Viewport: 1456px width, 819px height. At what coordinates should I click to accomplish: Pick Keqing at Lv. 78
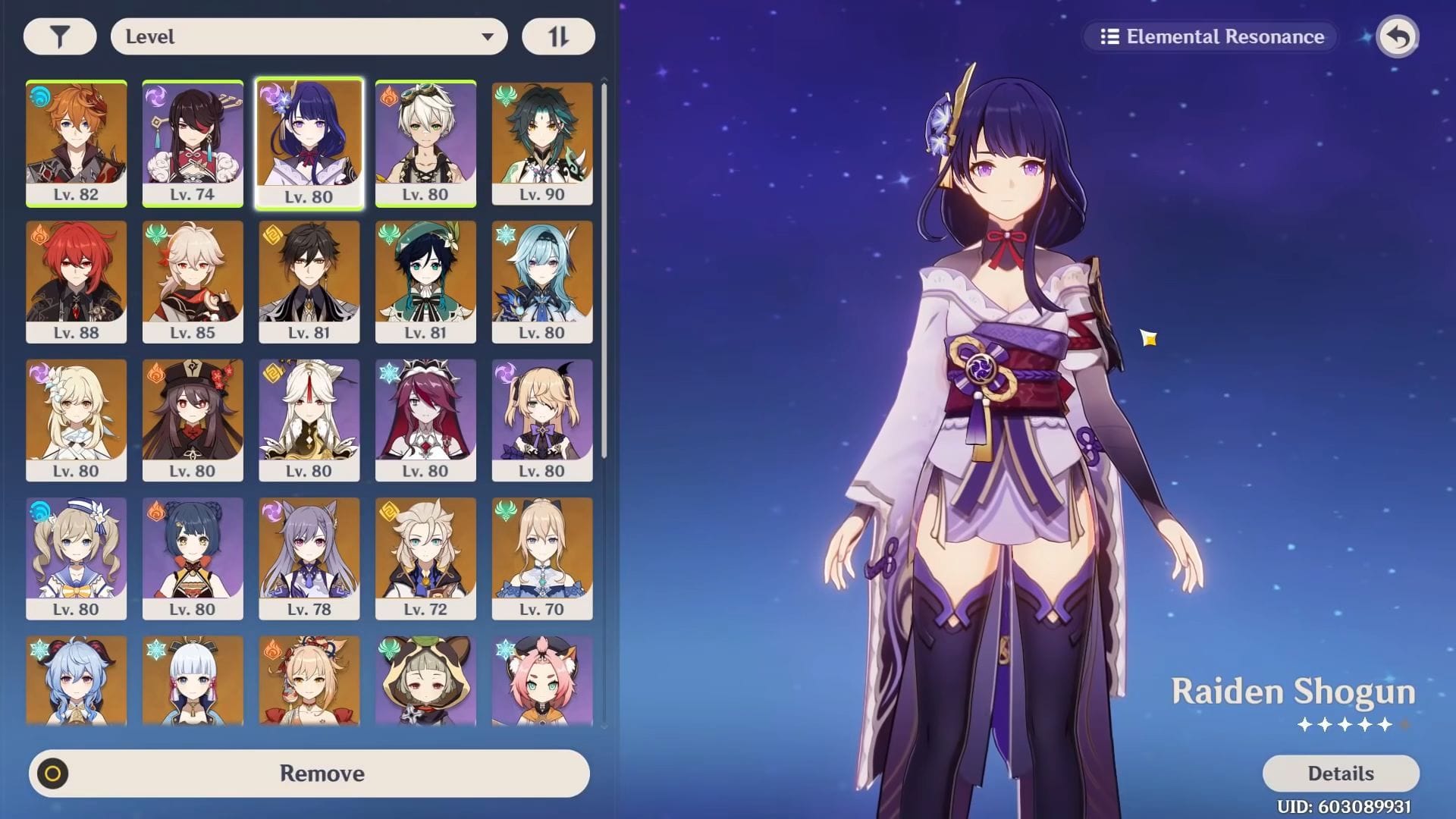(309, 558)
